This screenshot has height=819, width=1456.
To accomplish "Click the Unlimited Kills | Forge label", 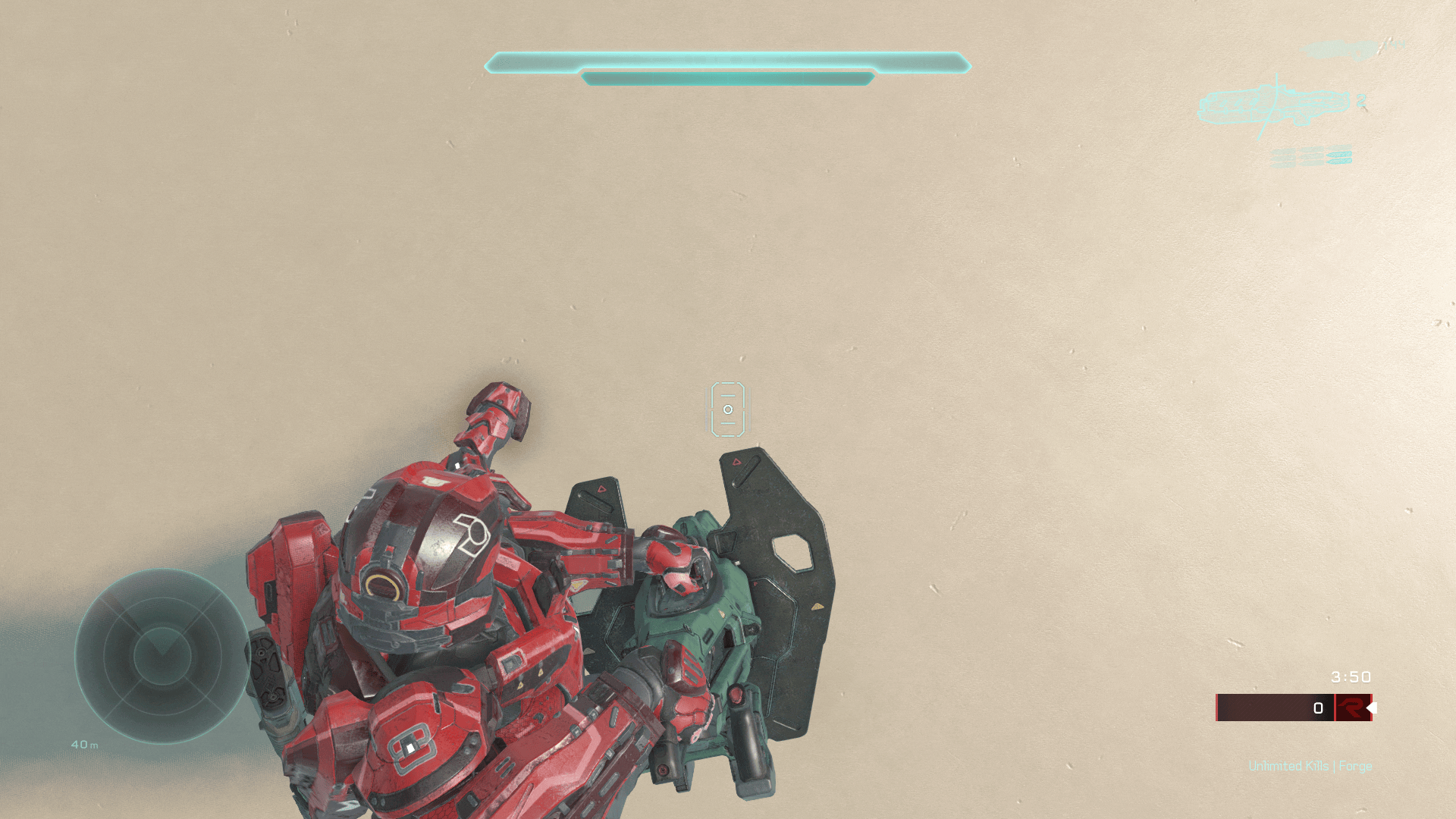I will pyautogui.click(x=1310, y=766).
